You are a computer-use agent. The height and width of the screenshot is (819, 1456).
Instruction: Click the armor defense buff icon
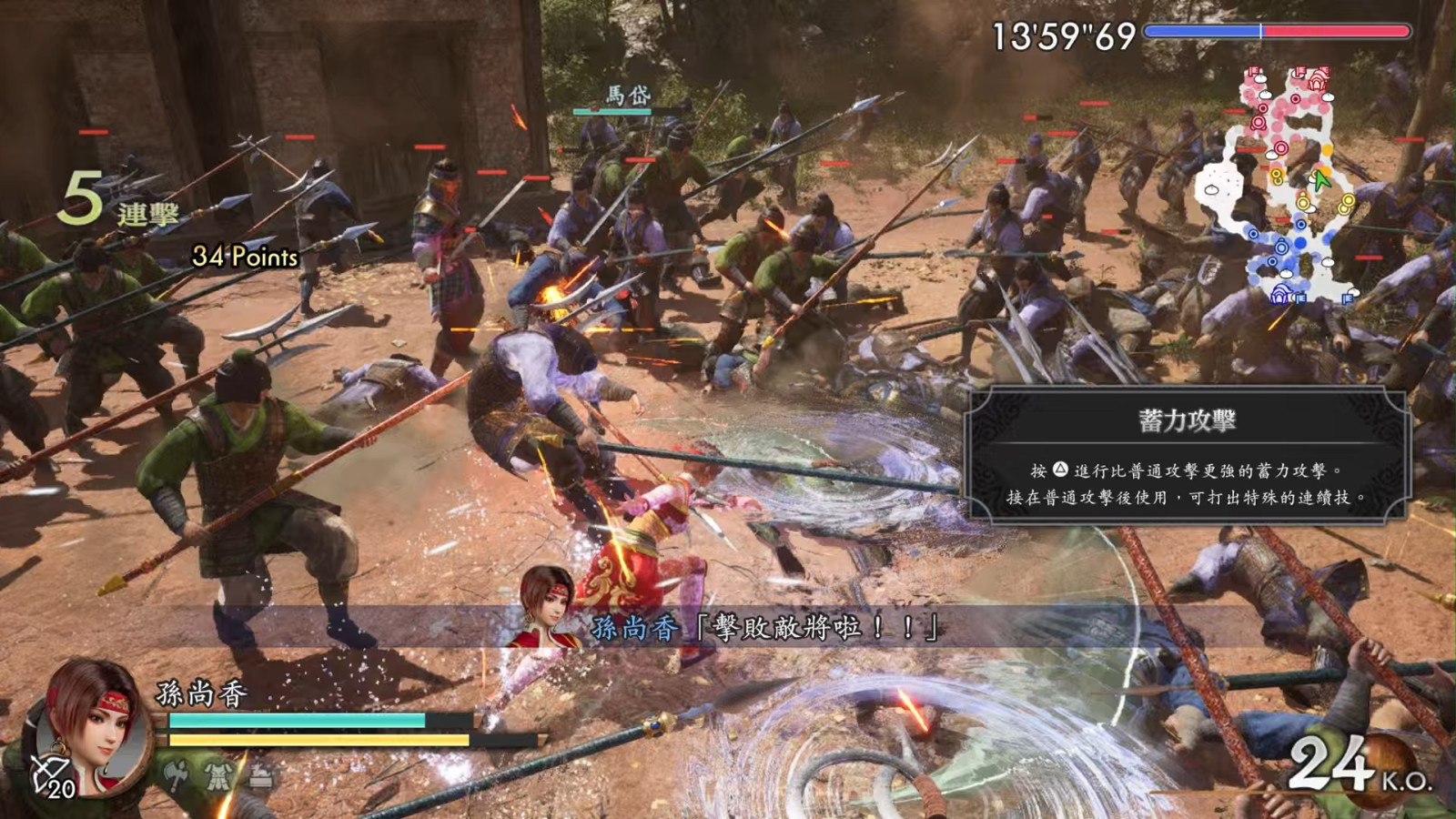(218, 775)
